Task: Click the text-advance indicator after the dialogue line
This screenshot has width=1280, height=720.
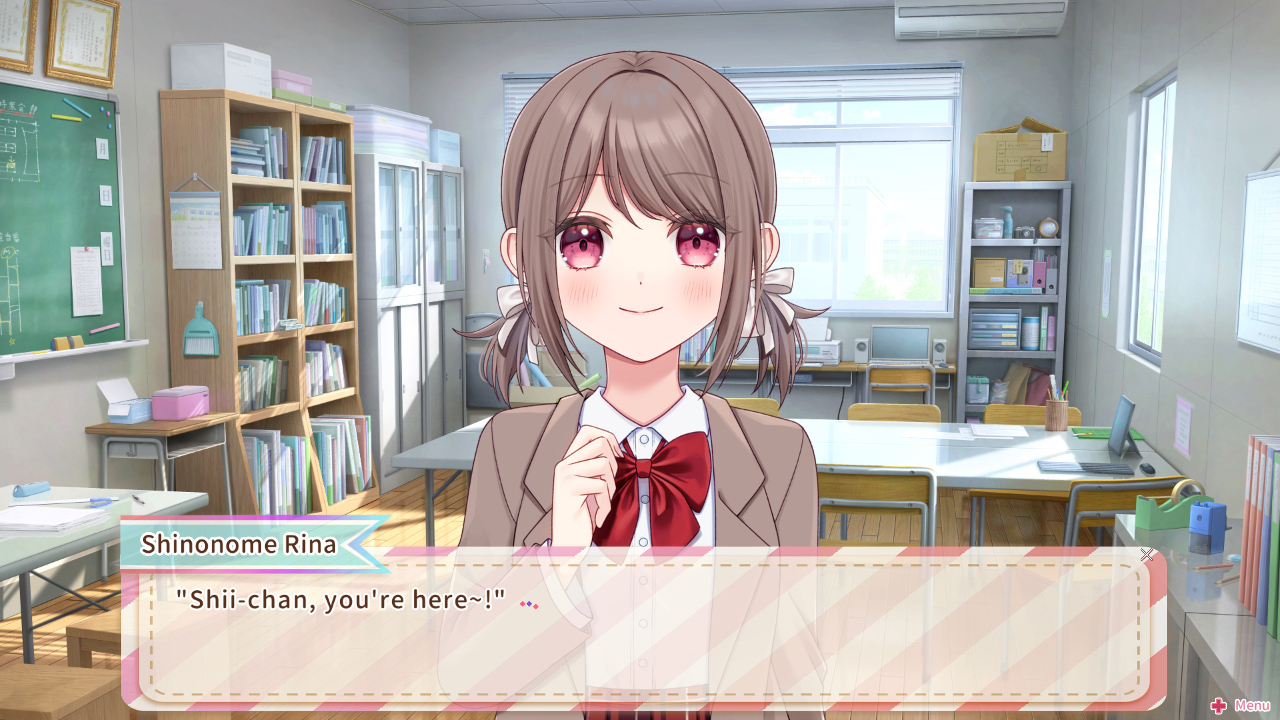Action: [x=529, y=604]
